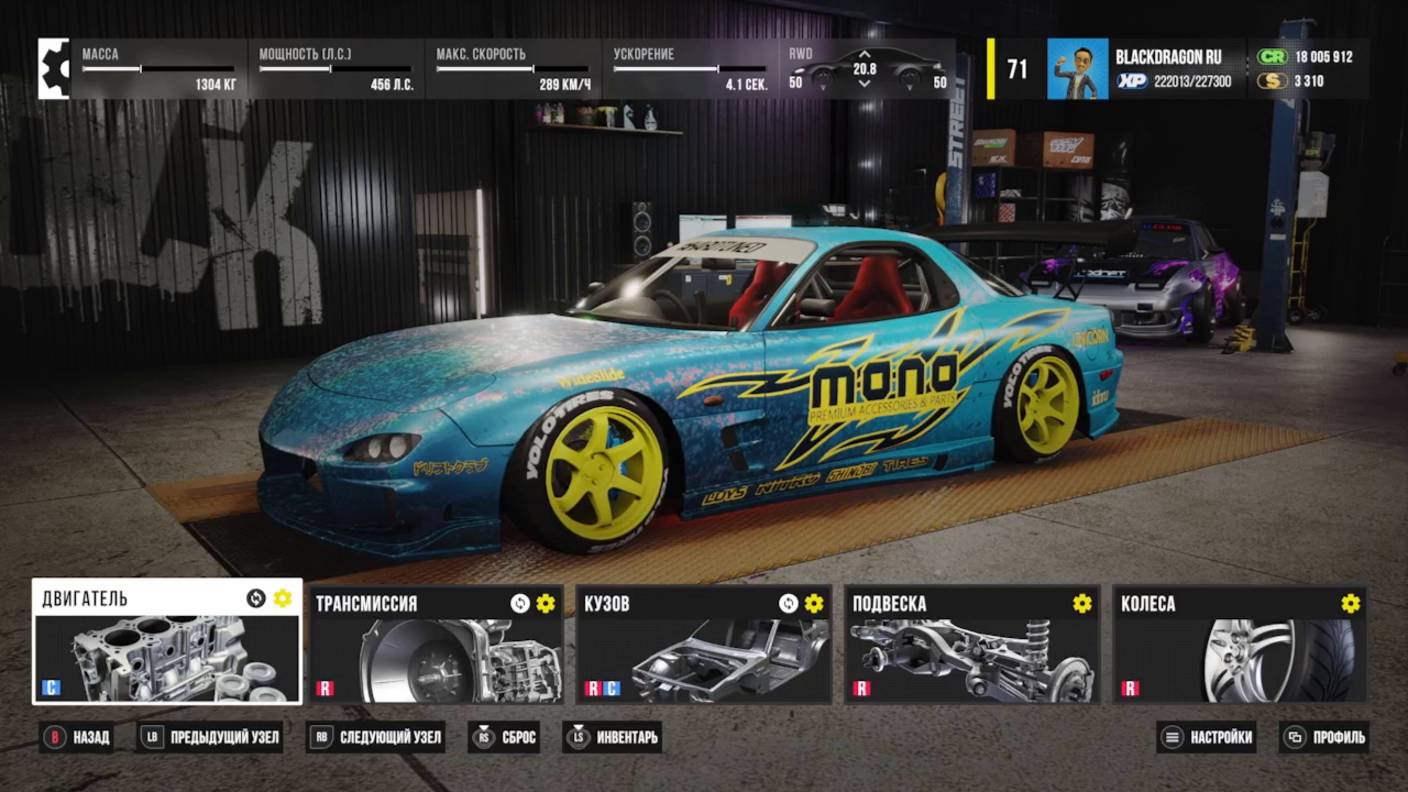Open the Инвентарь inventory

coord(614,738)
